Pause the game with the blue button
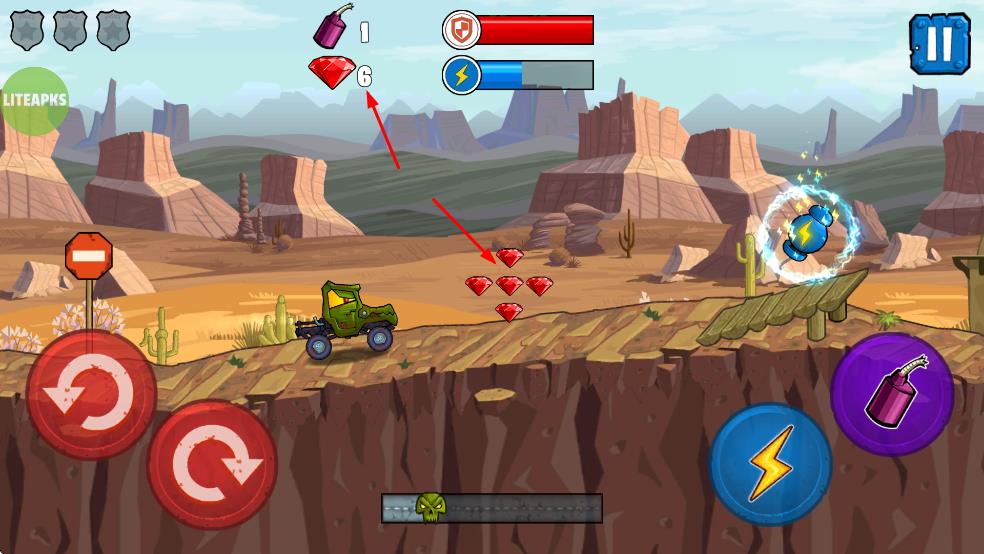The image size is (984, 554). click(x=939, y=44)
